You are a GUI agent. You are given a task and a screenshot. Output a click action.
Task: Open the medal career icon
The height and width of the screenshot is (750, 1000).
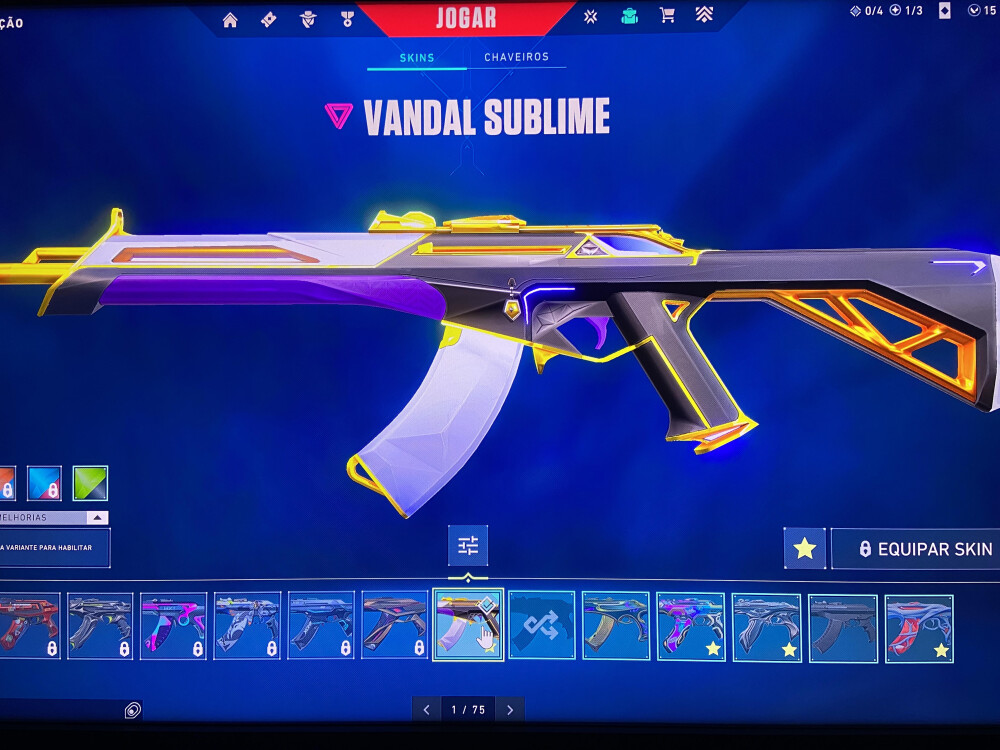pyautogui.click(x=347, y=19)
